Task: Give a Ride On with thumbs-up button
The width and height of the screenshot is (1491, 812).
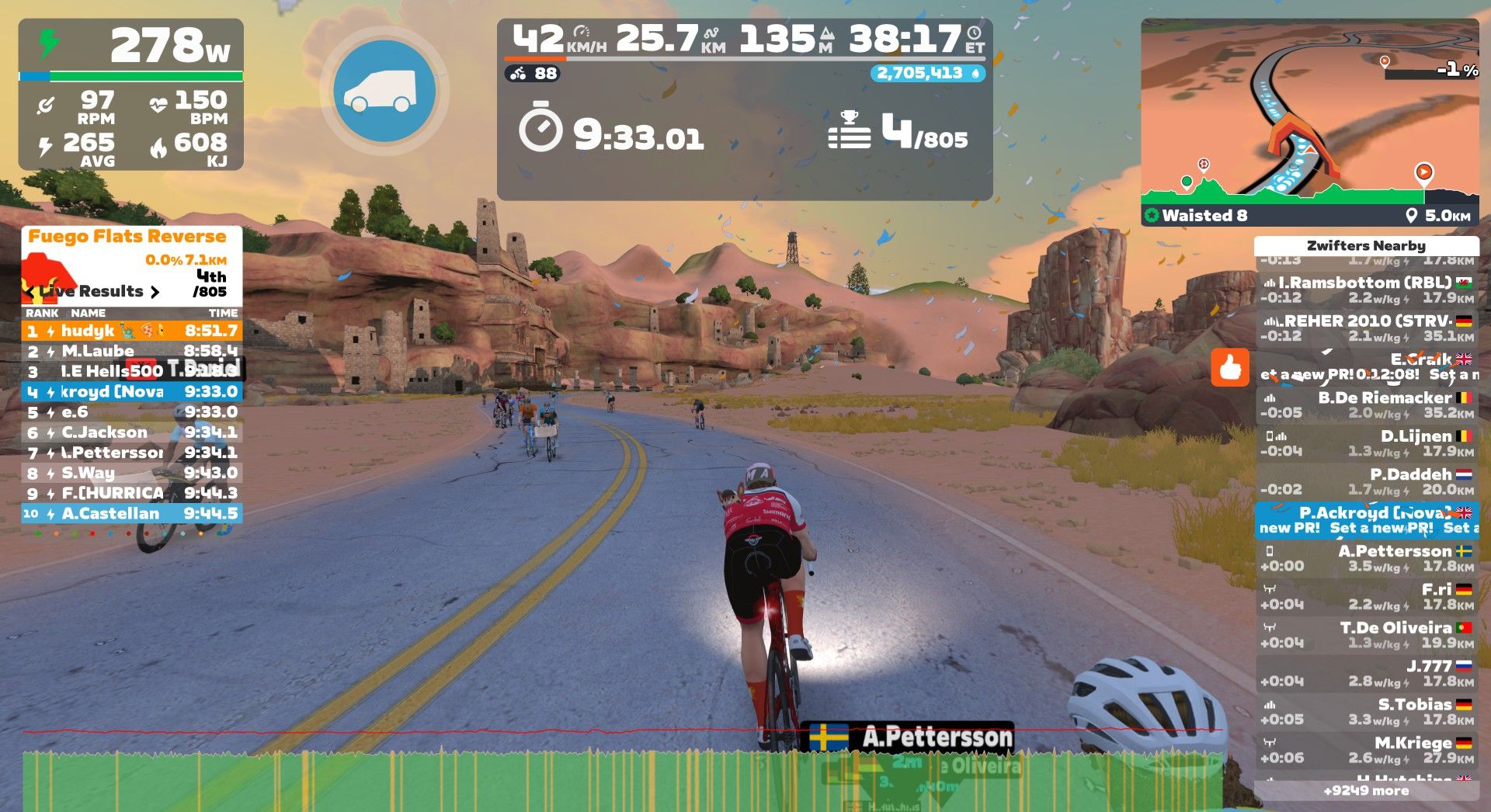Action: pyautogui.click(x=1230, y=367)
